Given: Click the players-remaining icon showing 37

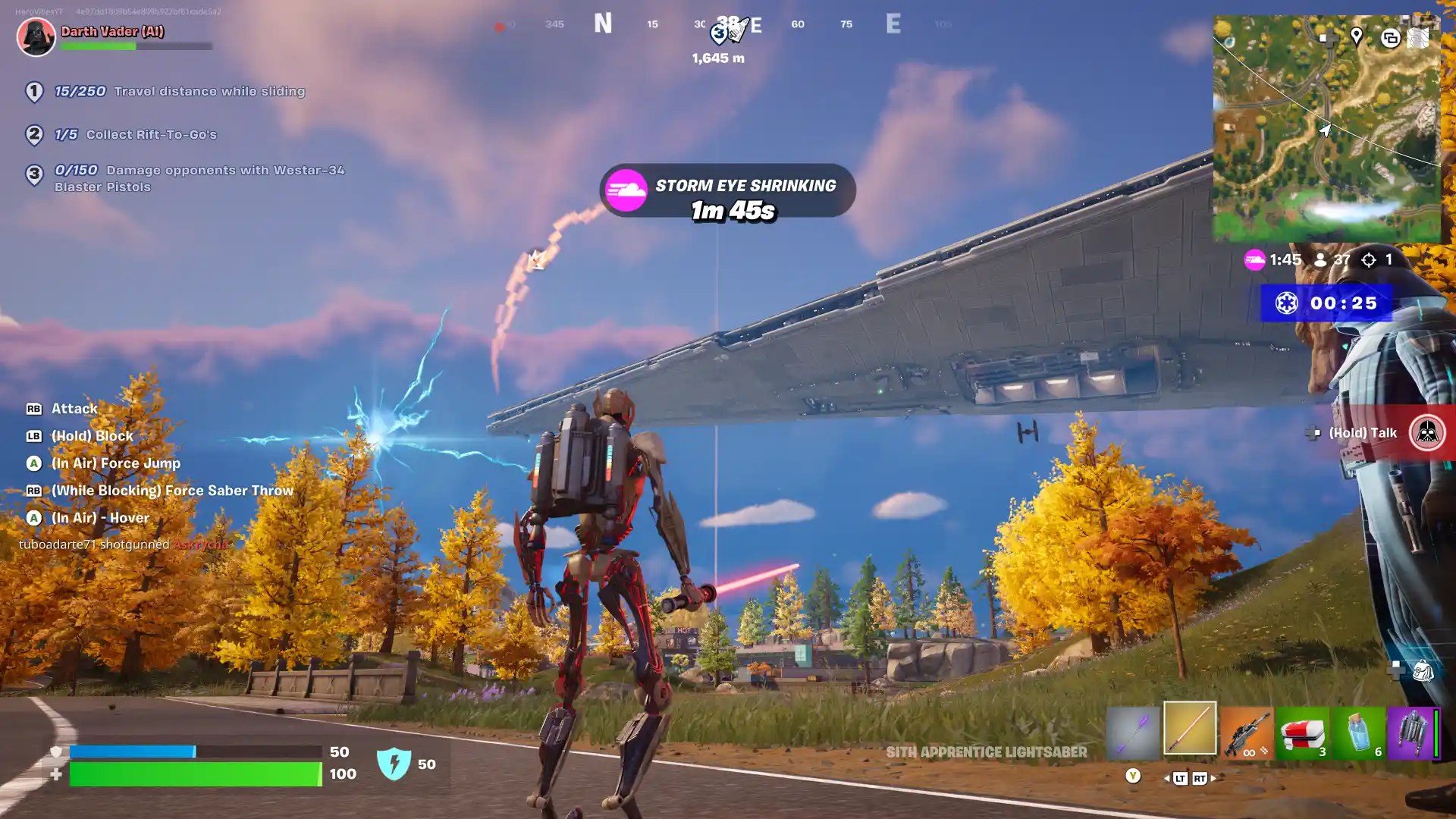Looking at the screenshot, I should coord(1319,259).
